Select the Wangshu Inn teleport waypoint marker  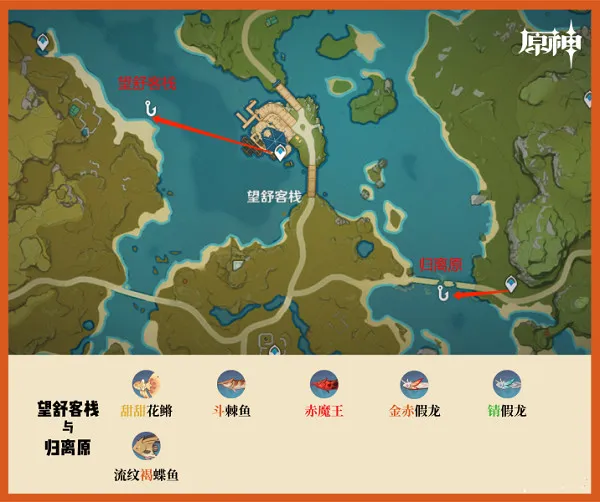coord(282,150)
